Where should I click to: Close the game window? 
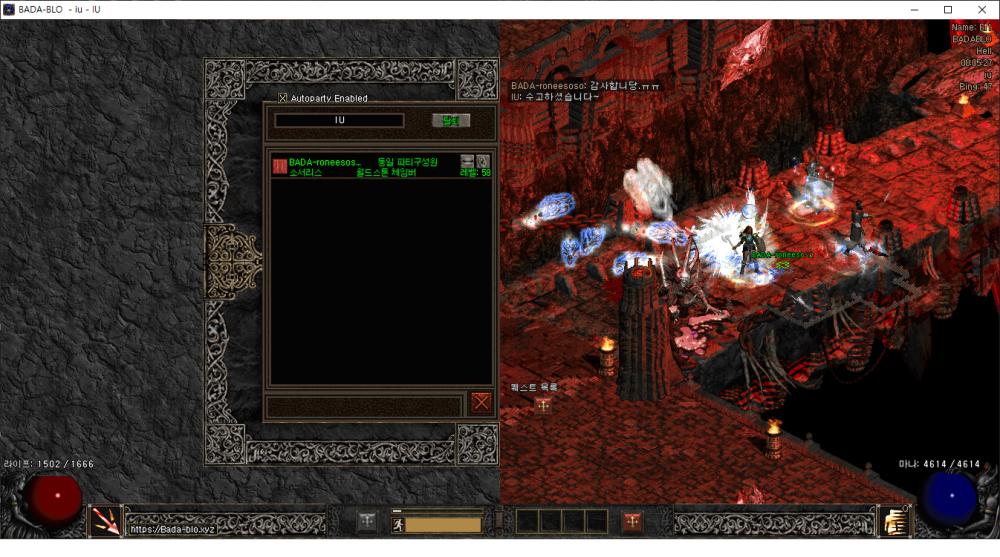(981, 10)
